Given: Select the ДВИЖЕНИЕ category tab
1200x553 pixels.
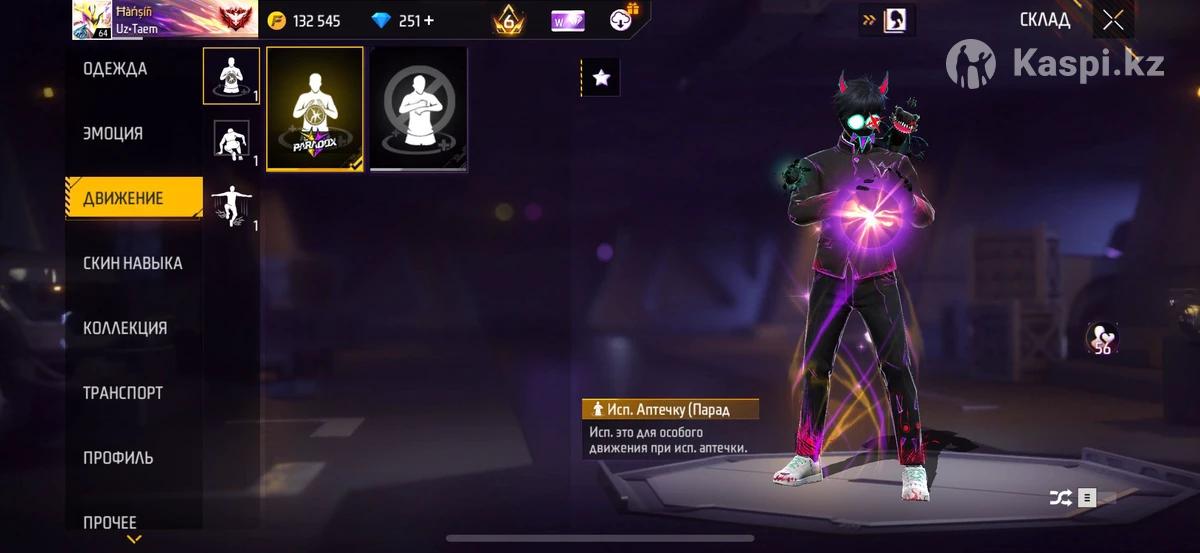Looking at the screenshot, I should pos(124,198).
